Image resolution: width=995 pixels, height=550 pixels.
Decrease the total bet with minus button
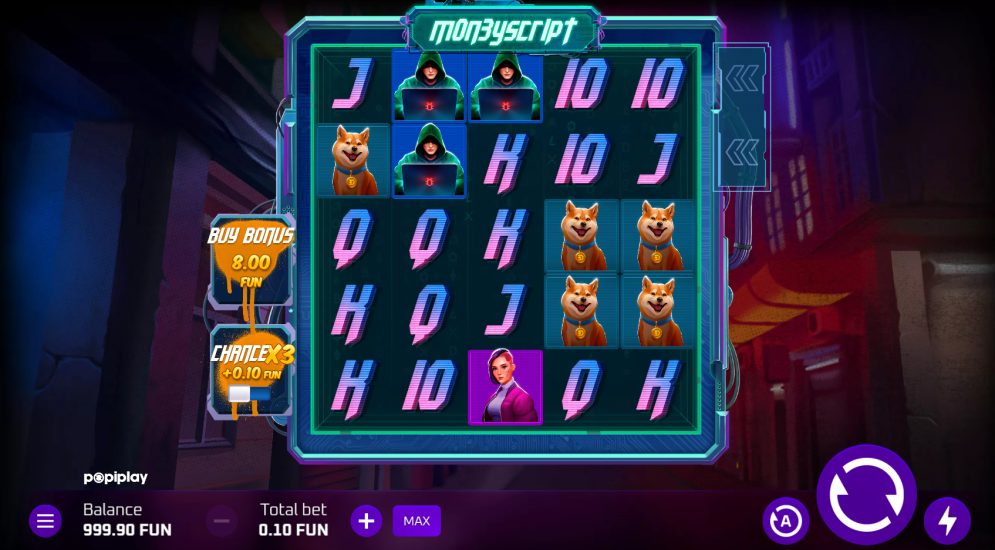[222, 521]
